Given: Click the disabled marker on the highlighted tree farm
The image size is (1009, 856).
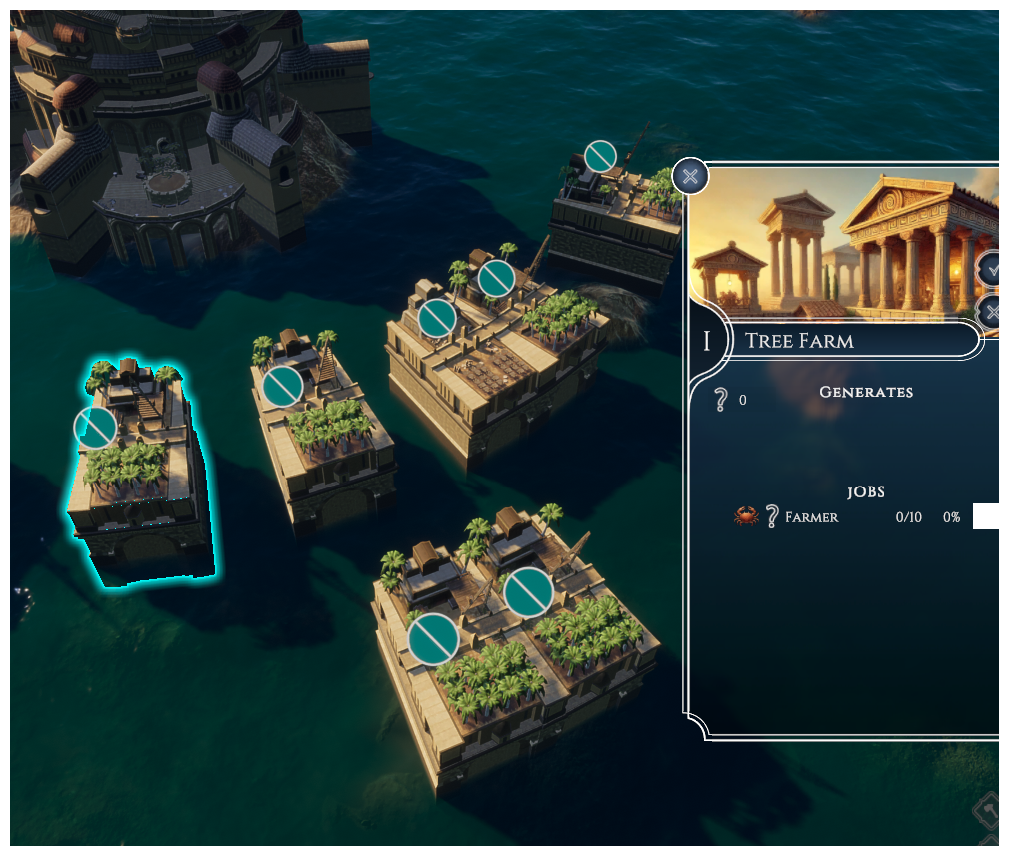Looking at the screenshot, I should [x=96, y=428].
